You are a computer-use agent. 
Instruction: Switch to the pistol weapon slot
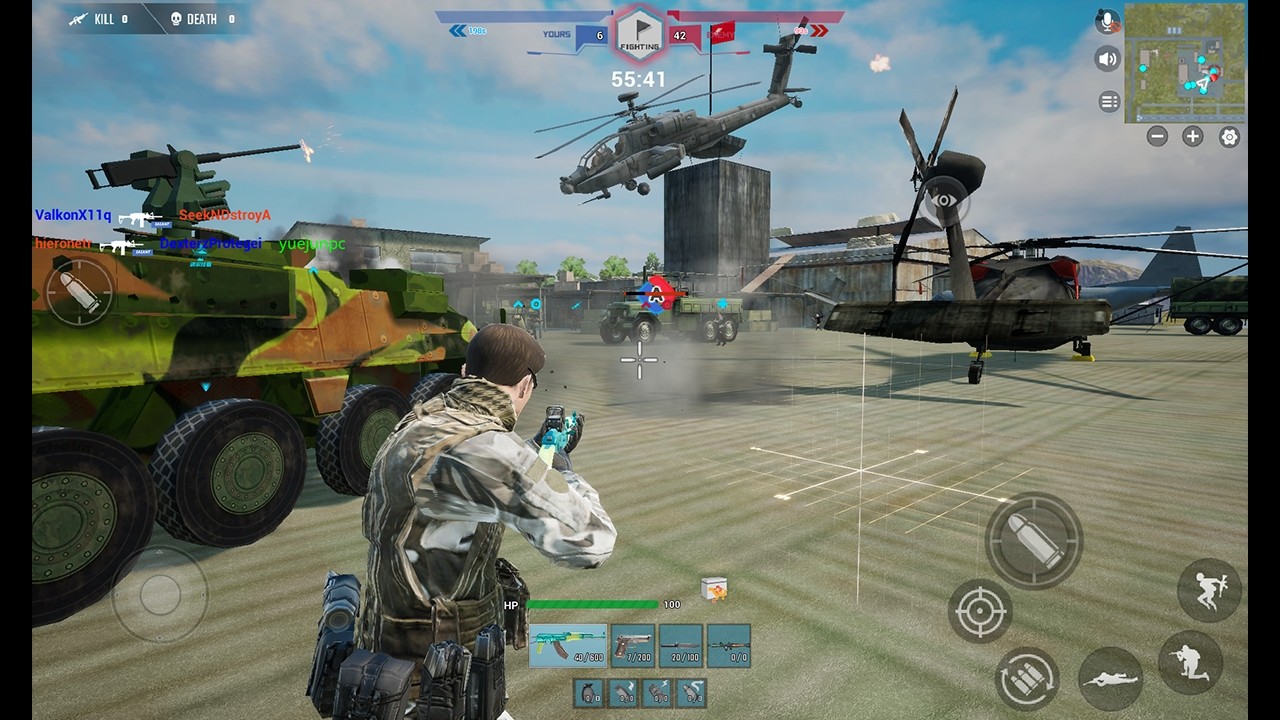pyautogui.click(x=632, y=646)
